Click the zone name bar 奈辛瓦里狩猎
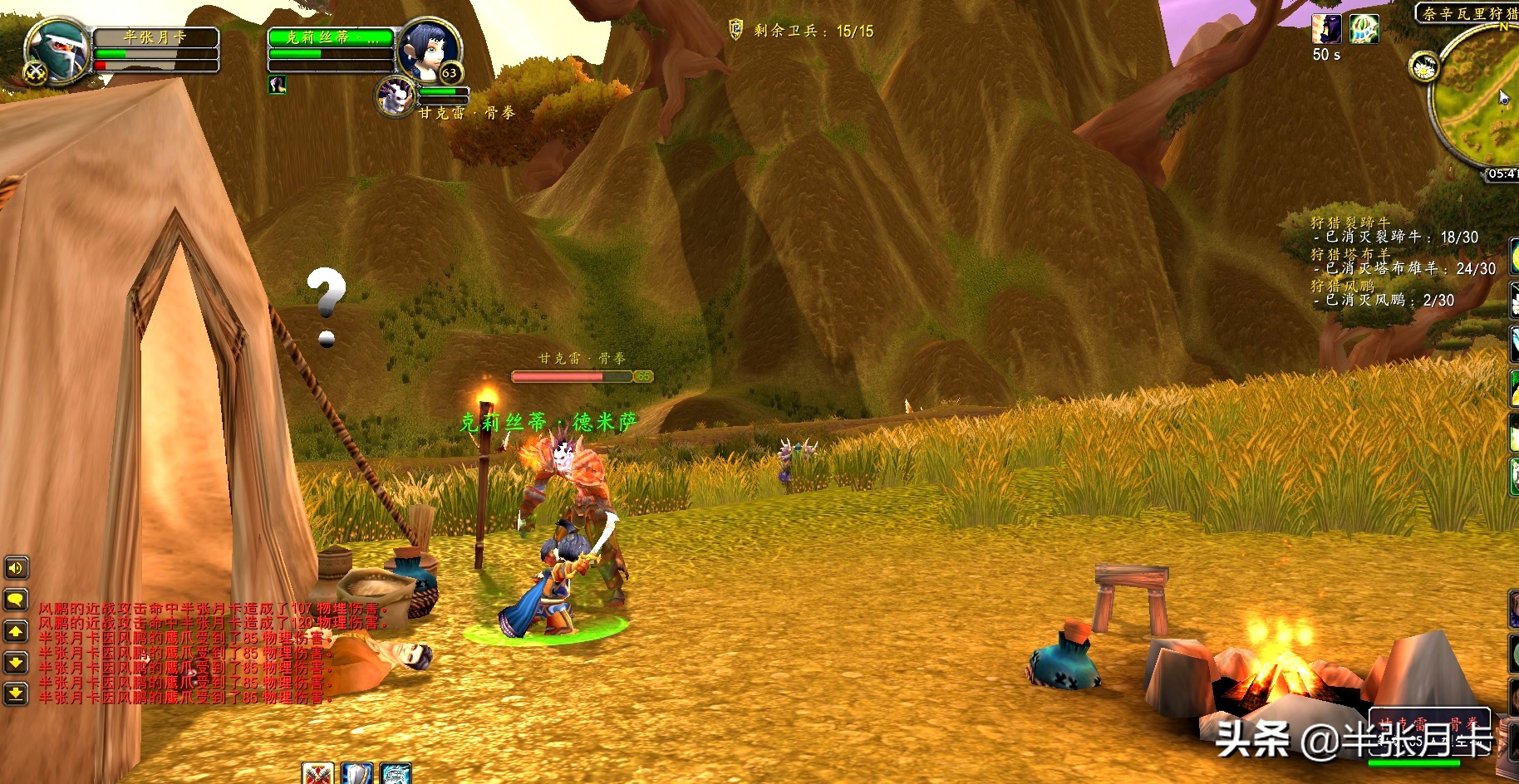 (1468, 13)
